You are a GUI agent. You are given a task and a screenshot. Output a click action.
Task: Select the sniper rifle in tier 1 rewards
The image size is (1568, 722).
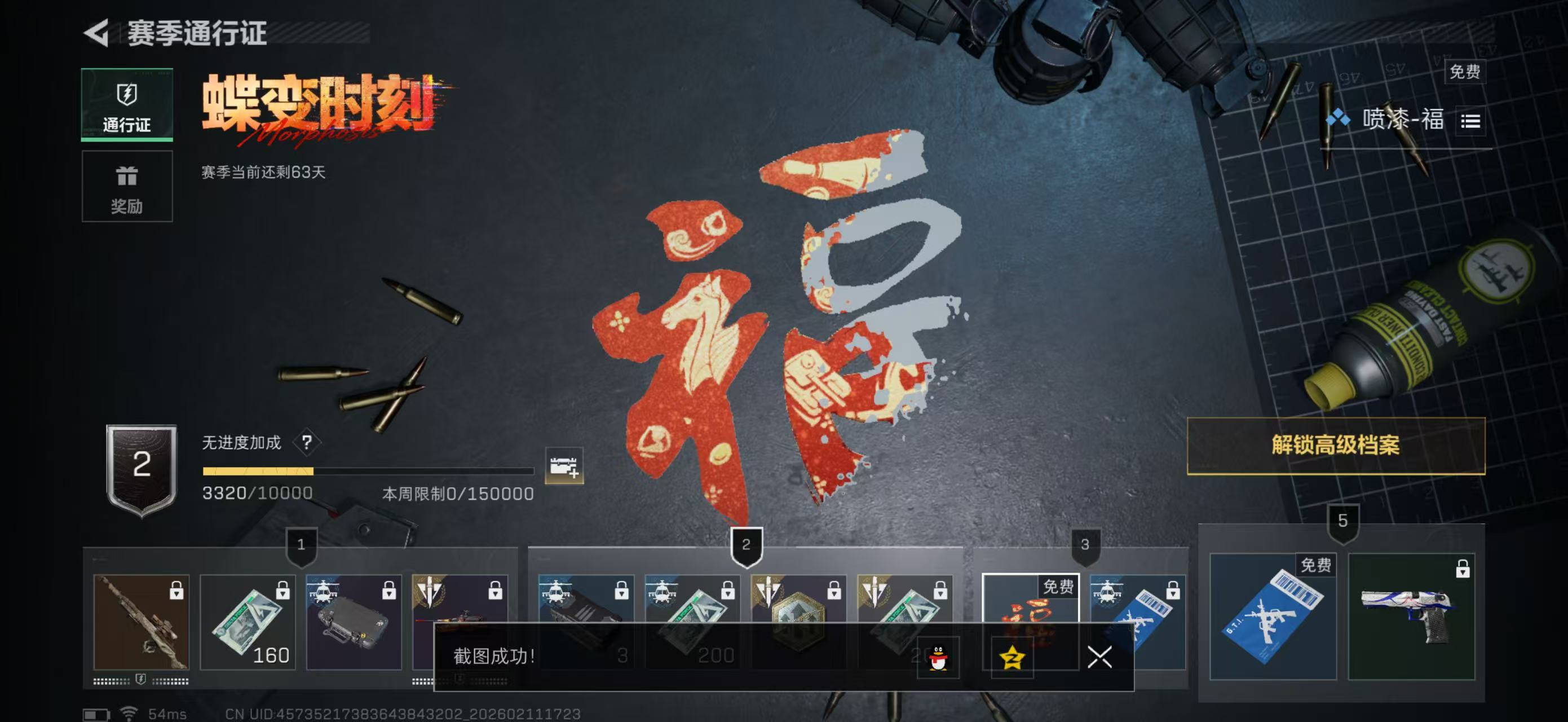click(141, 621)
